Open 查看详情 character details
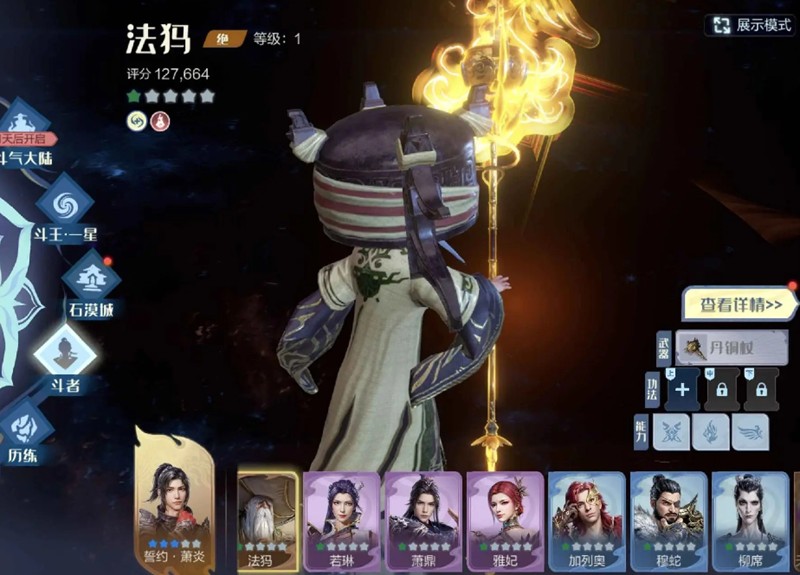The image size is (800, 575). pyautogui.click(x=740, y=305)
